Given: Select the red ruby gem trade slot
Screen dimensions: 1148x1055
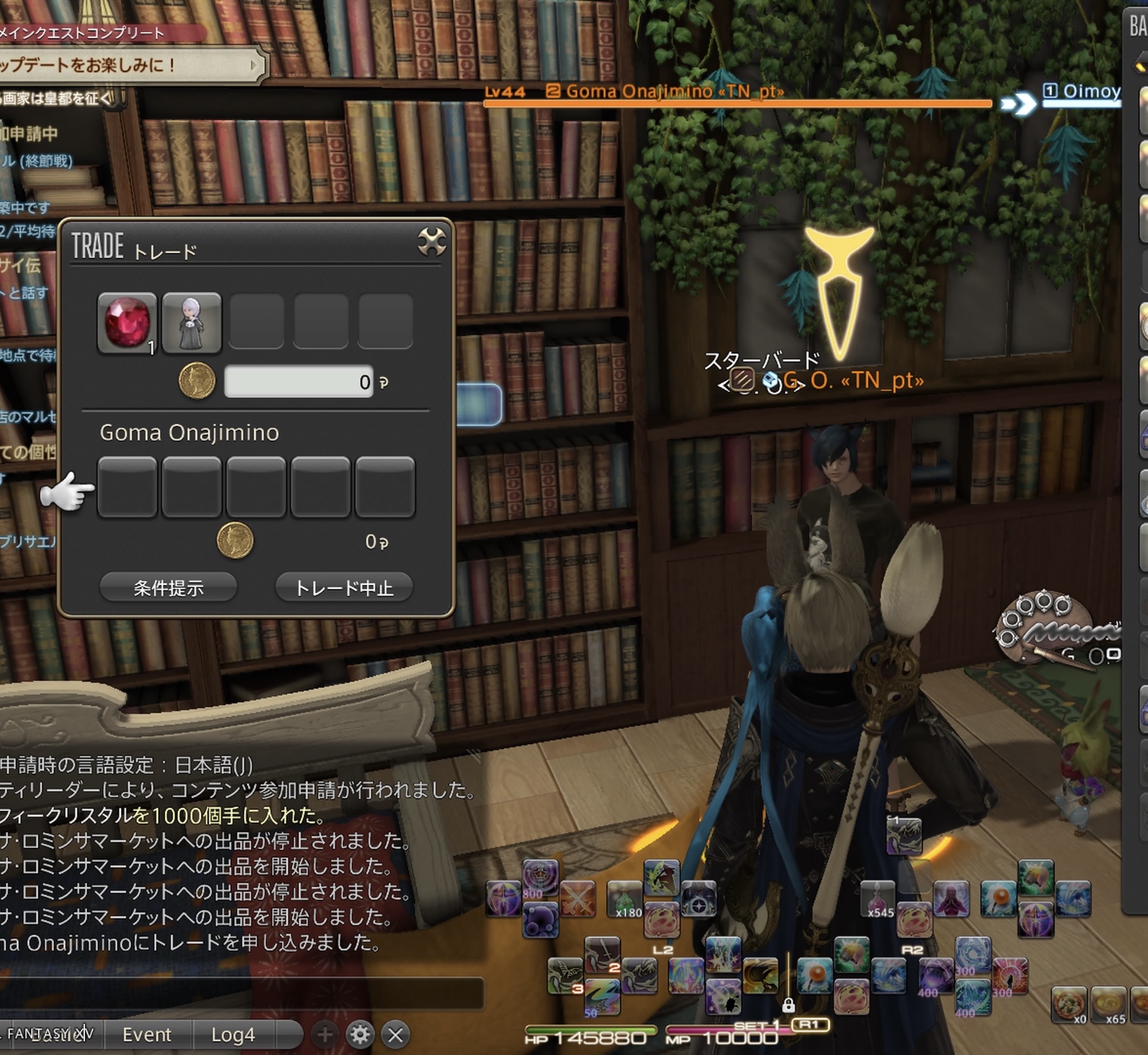Looking at the screenshot, I should [127, 322].
